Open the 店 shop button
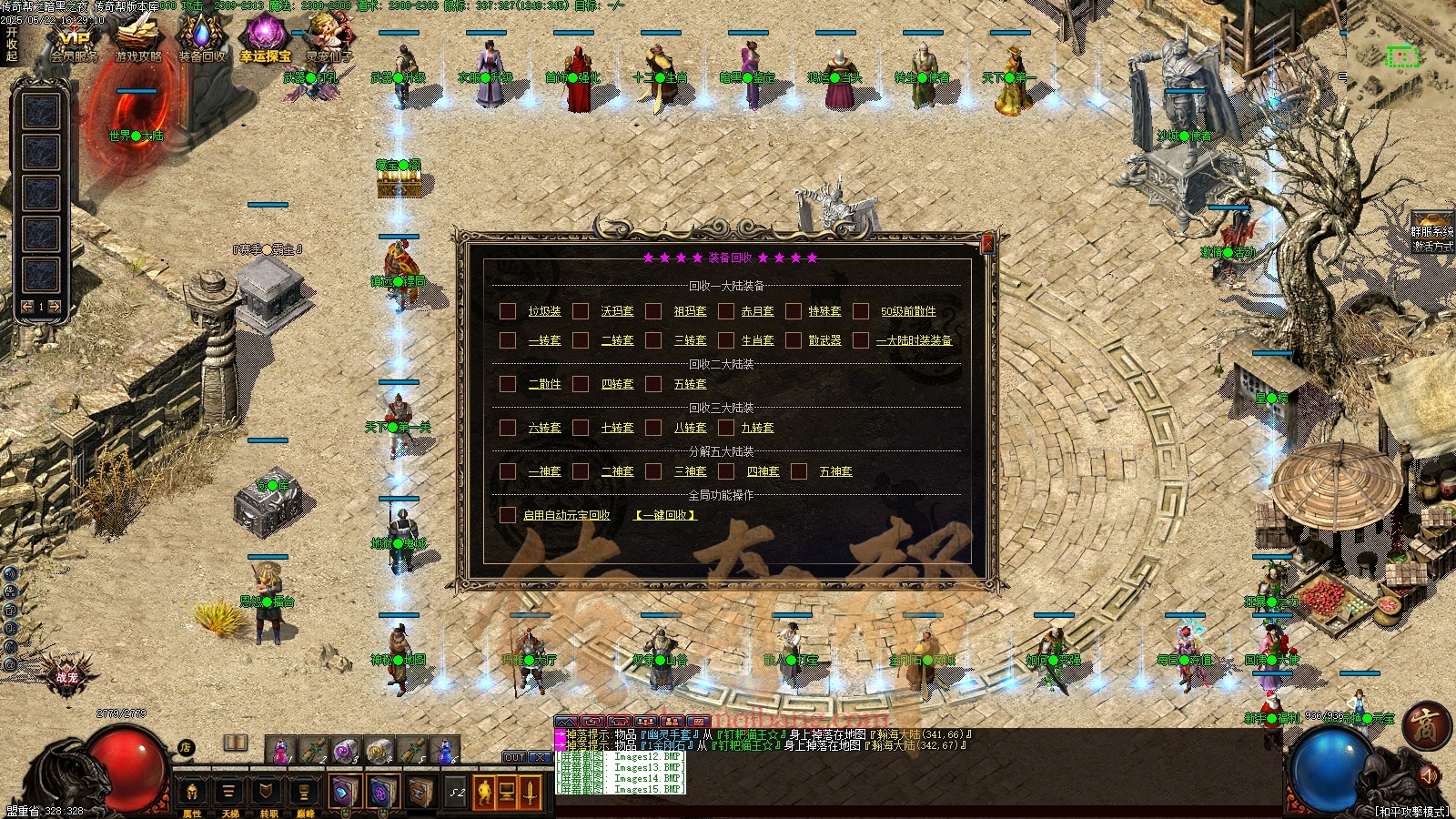This screenshot has width=1456, height=819. pos(186,748)
